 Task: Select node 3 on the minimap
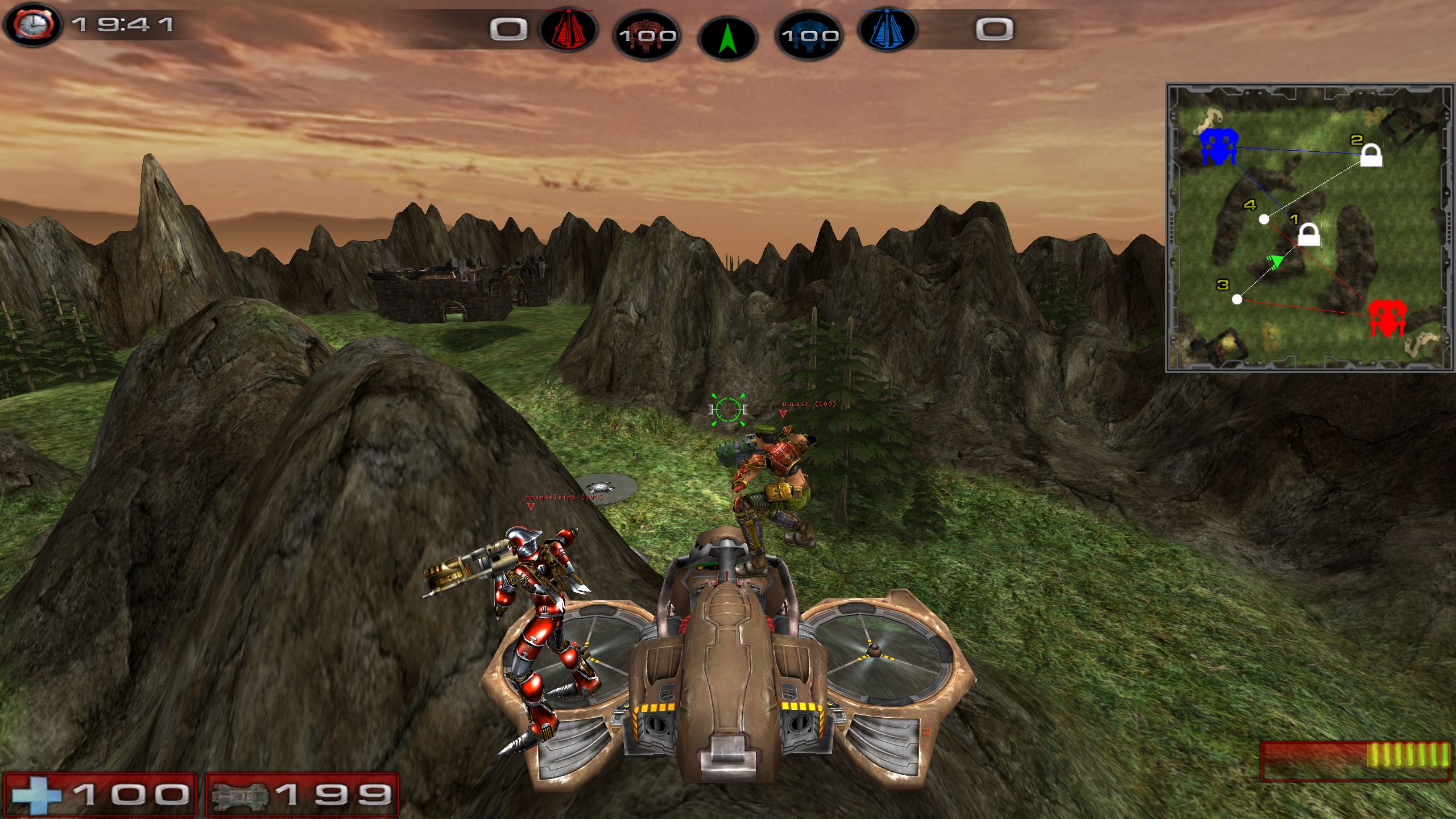[1237, 299]
